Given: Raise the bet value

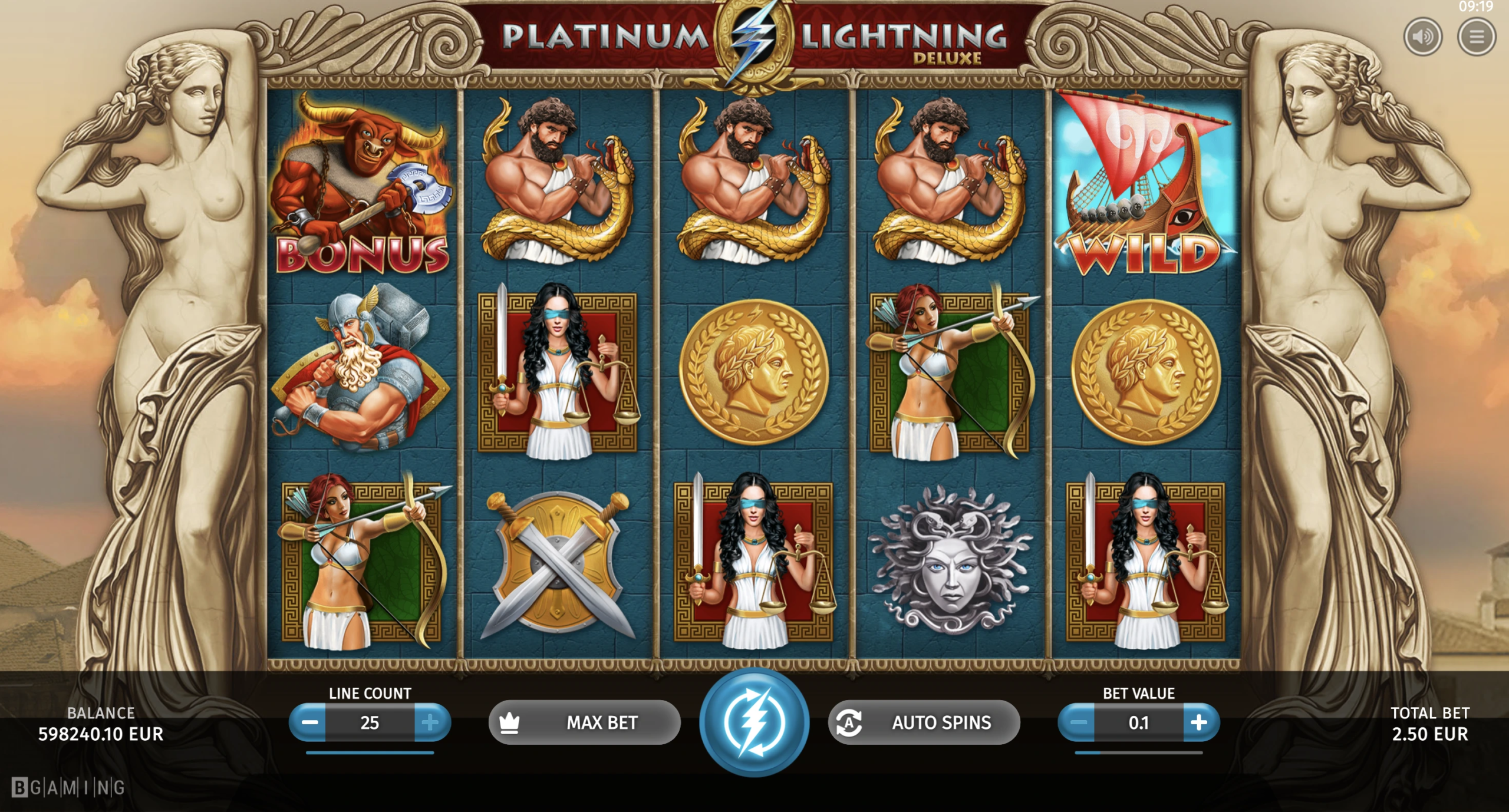Looking at the screenshot, I should pos(1200,722).
